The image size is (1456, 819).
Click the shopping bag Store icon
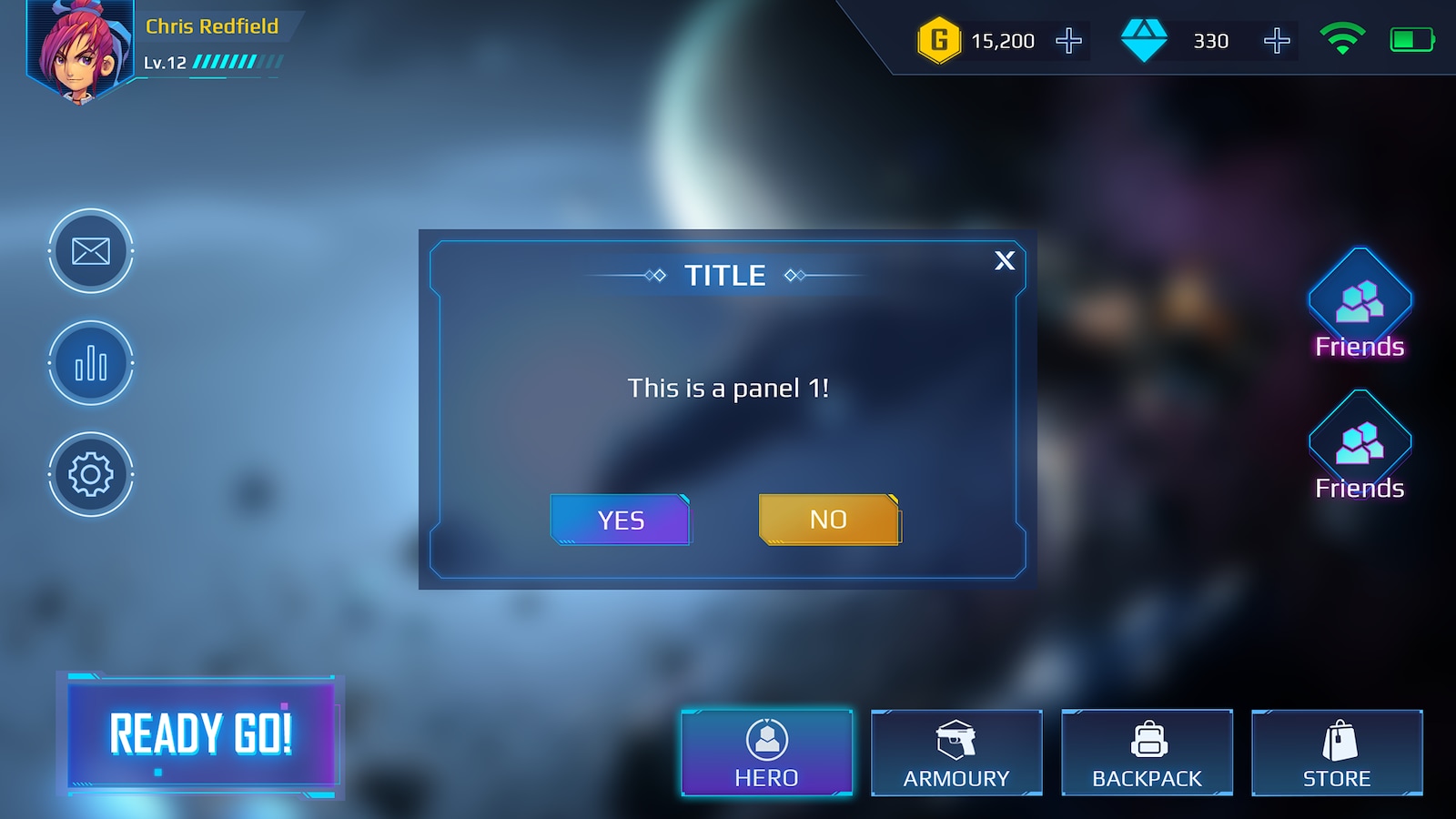[1336, 737]
